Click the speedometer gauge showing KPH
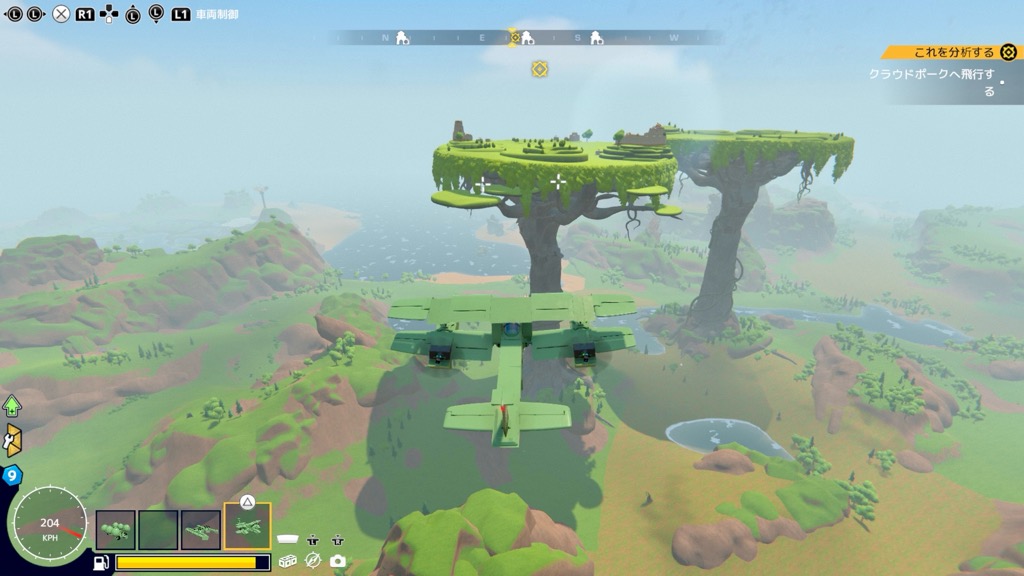This screenshot has height=576, width=1024. (49, 527)
